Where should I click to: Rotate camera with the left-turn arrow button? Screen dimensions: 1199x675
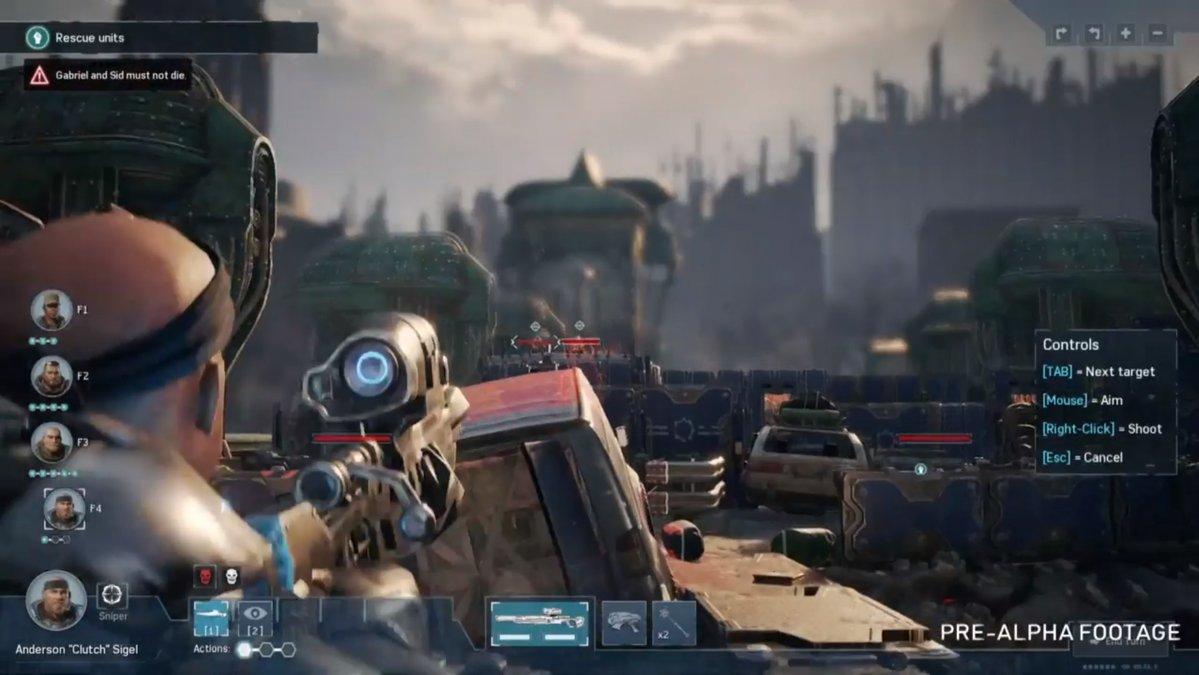pos(1093,34)
